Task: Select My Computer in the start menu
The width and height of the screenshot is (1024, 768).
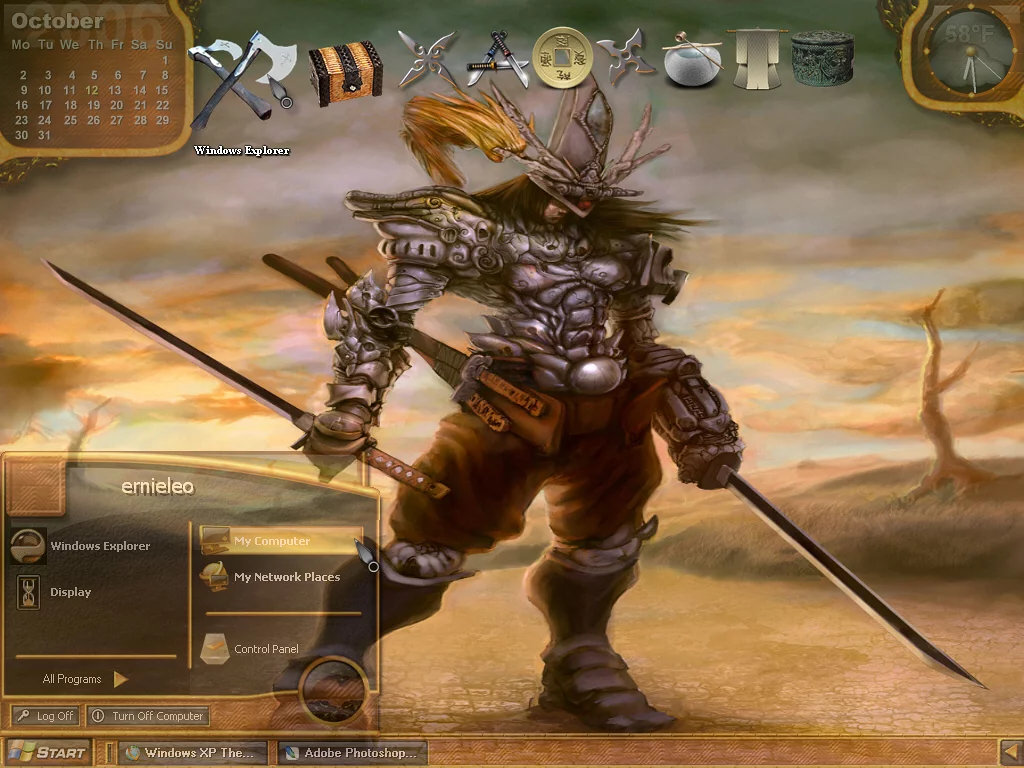Action: 272,541
